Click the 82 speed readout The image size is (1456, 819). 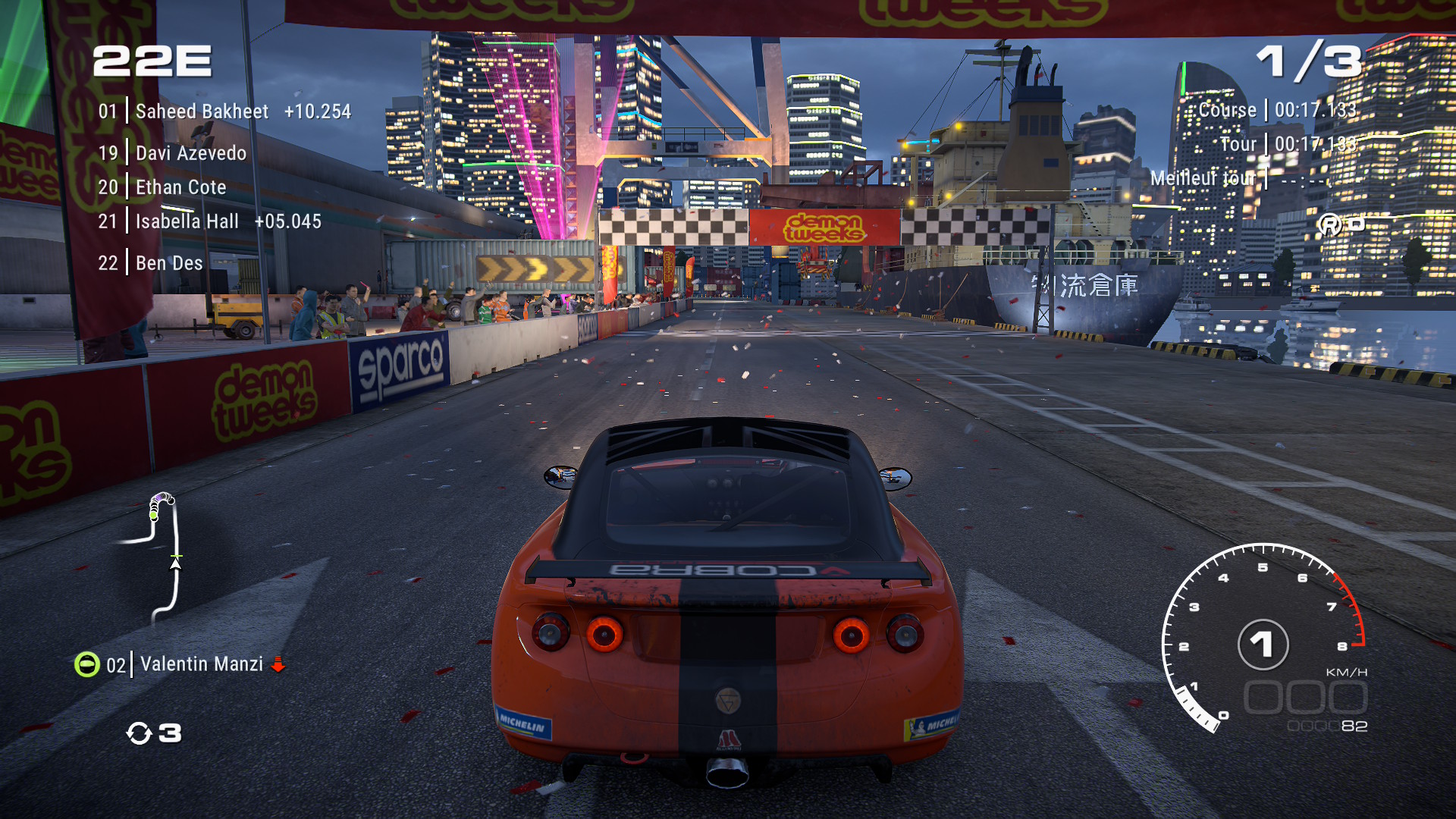click(1354, 725)
